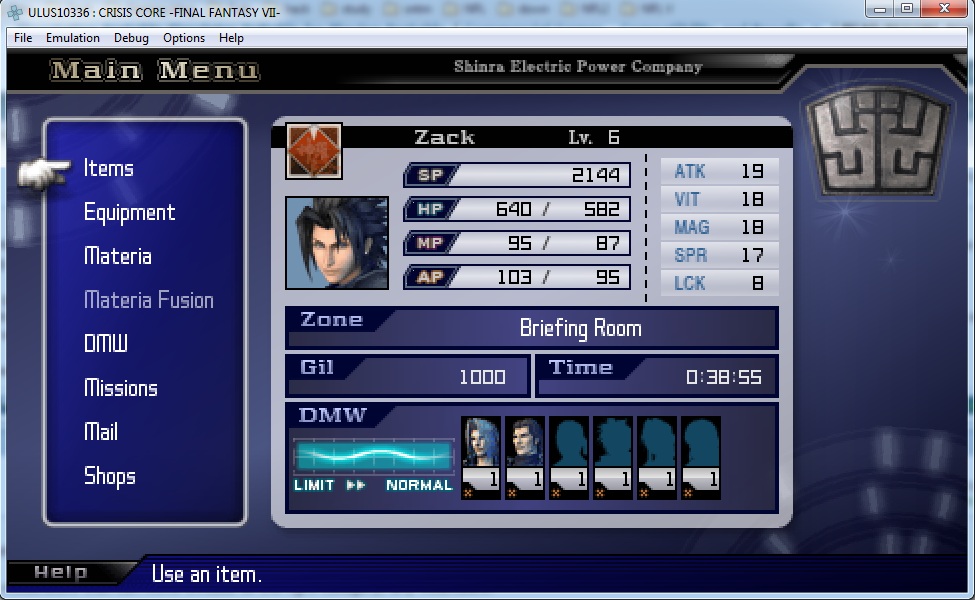Open the Emulation menu in the menubar

pyautogui.click(x=73, y=38)
